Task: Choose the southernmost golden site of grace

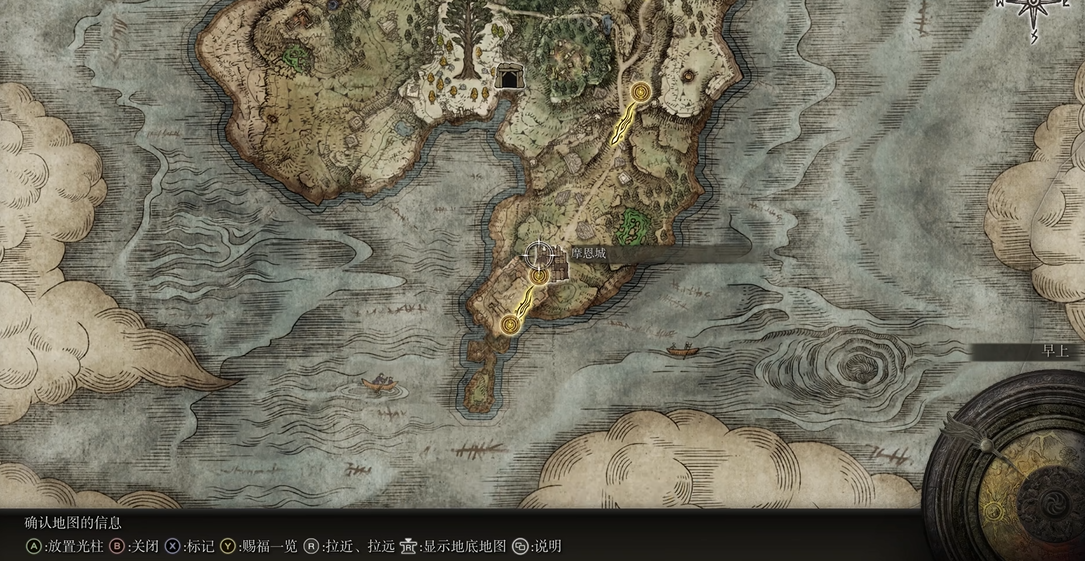Action: pyautogui.click(x=511, y=323)
